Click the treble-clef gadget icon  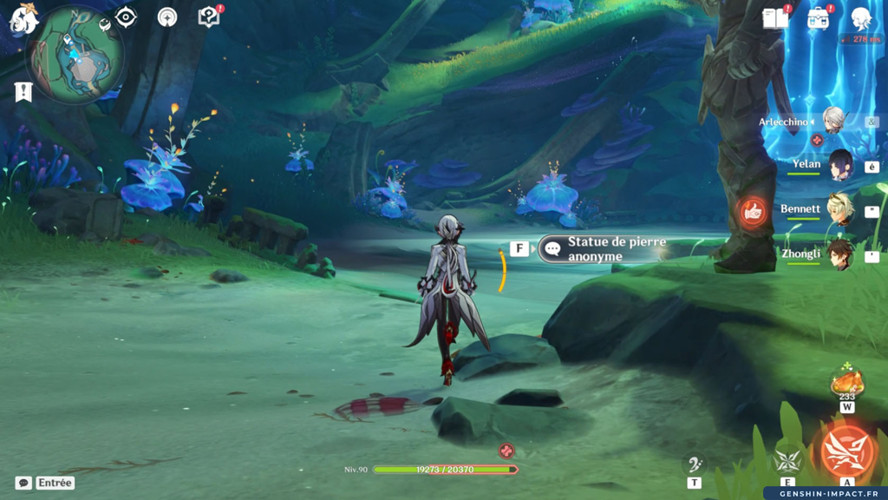pos(694,463)
